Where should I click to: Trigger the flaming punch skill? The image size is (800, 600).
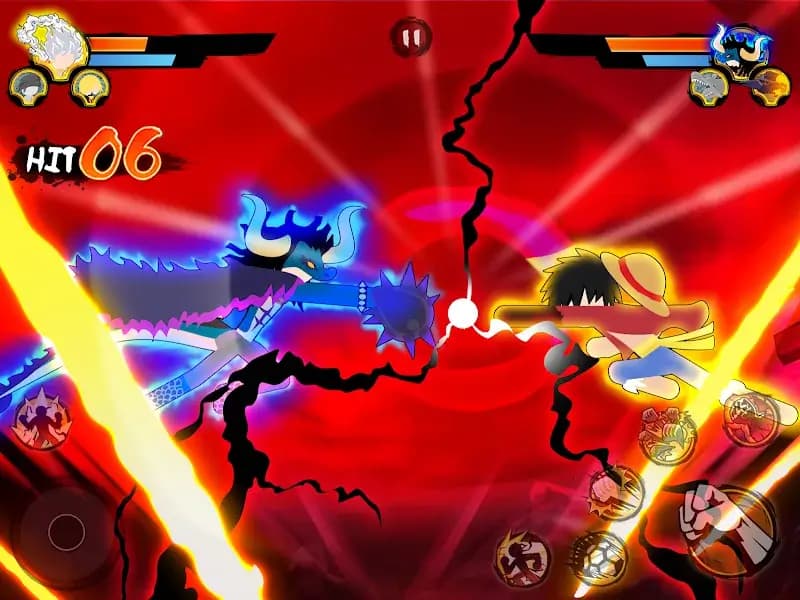pyautogui.click(x=615, y=488)
